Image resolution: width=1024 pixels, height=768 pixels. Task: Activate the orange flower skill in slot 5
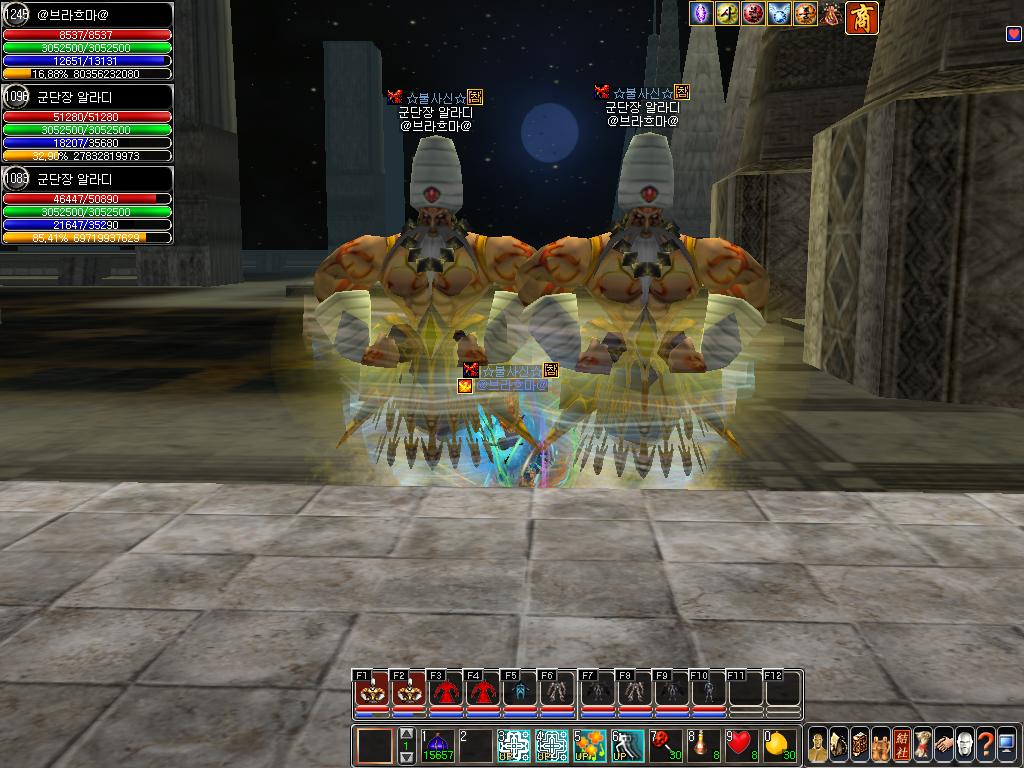pos(589,746)
